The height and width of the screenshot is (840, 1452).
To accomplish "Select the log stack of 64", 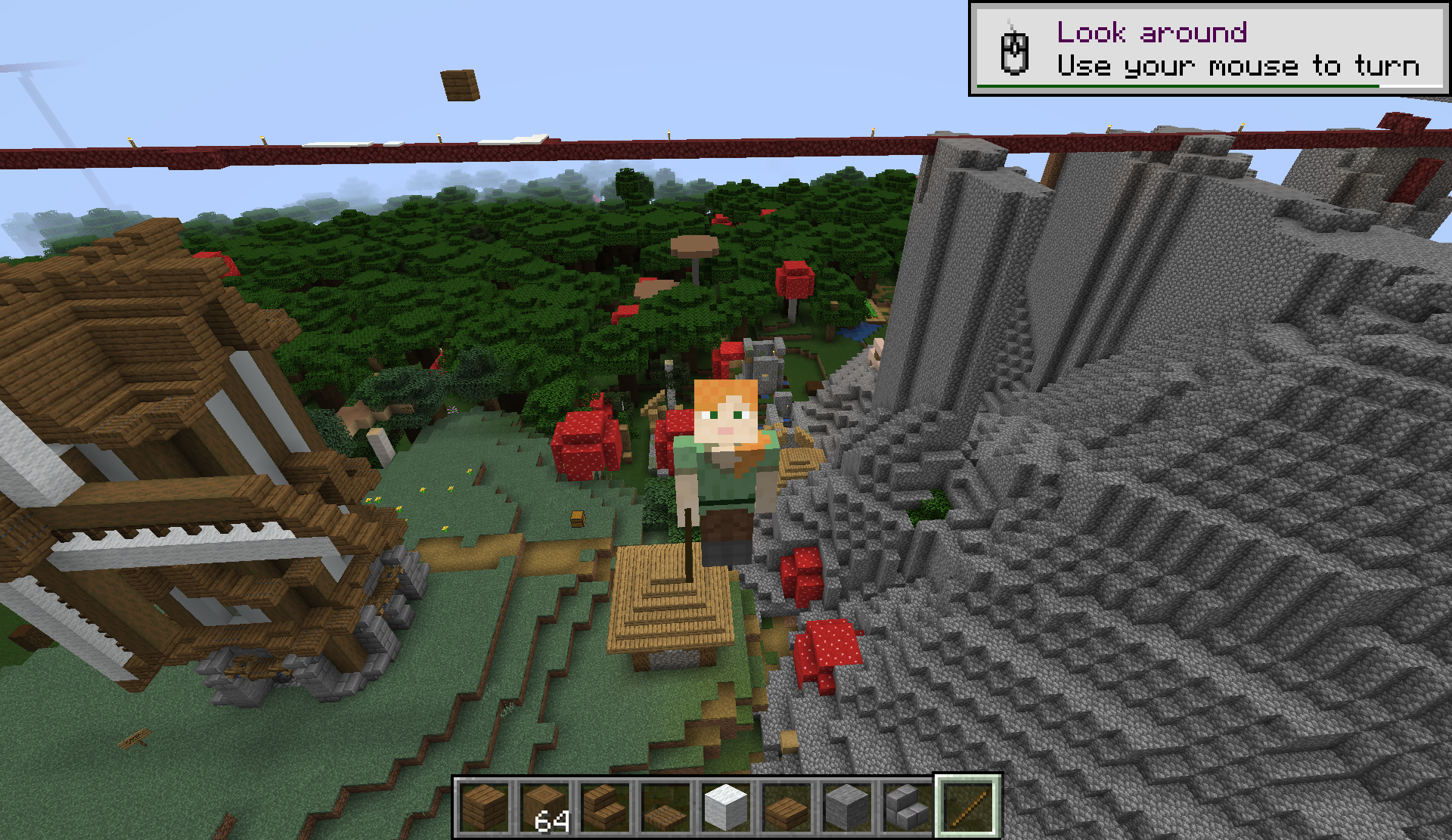I will [x=545, y=806].
